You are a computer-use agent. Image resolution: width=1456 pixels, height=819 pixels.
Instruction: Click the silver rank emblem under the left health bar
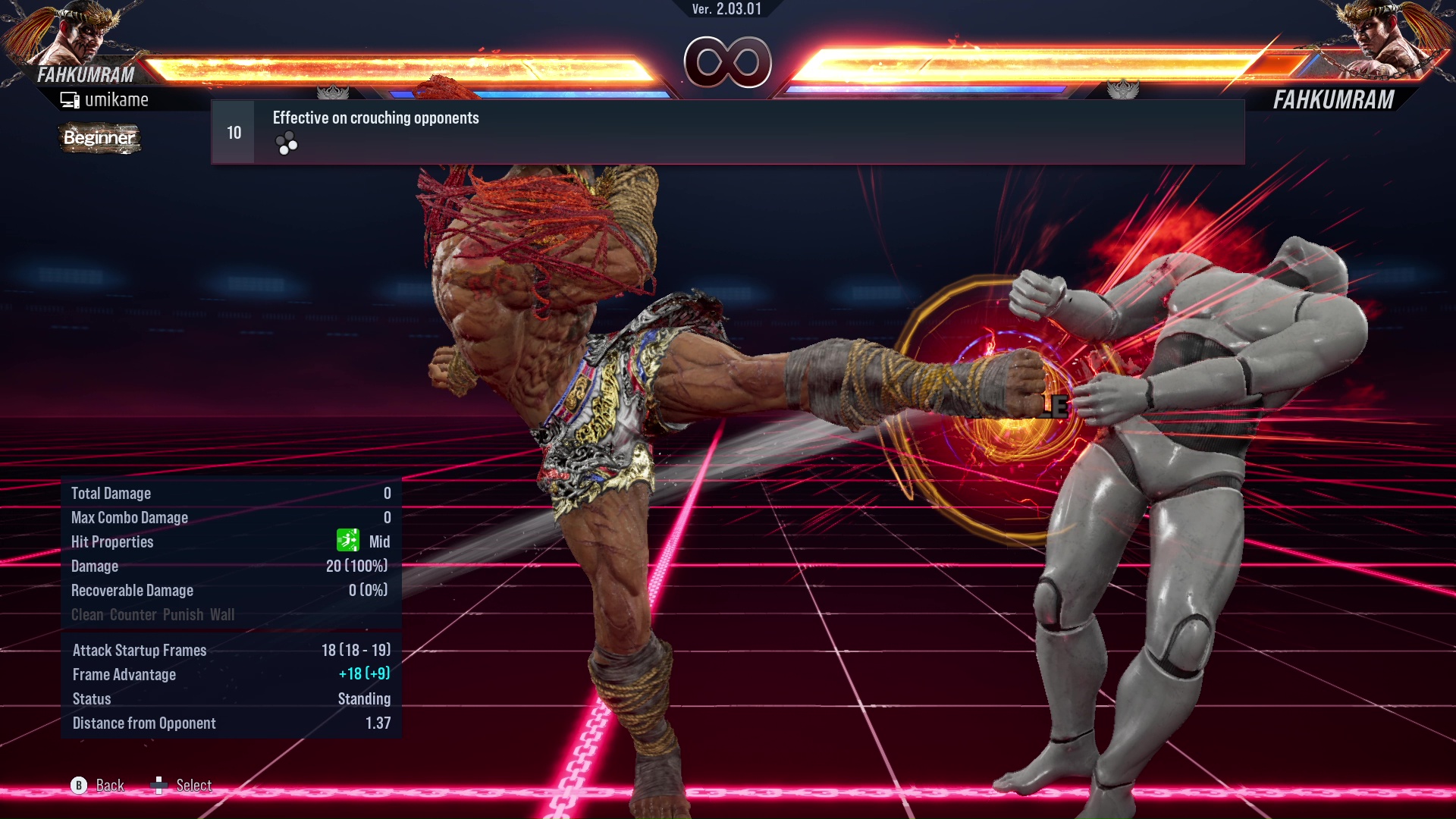pos(334,90)
